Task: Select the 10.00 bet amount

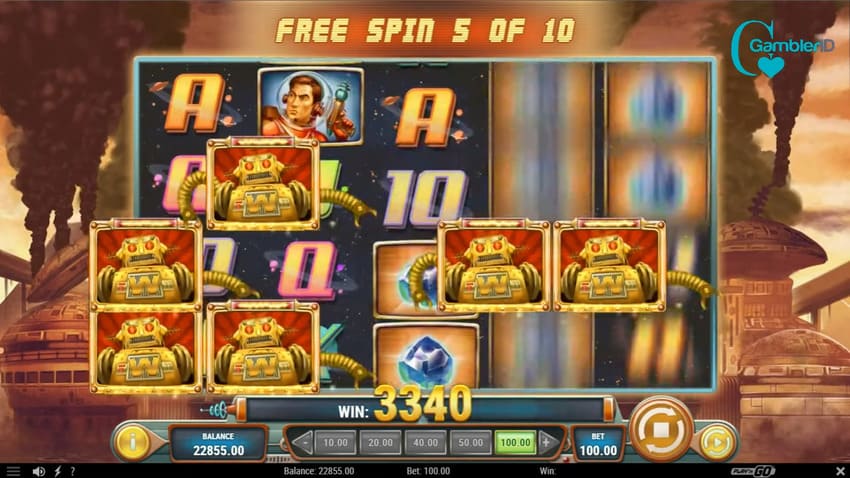Action: tap(335, 441)
